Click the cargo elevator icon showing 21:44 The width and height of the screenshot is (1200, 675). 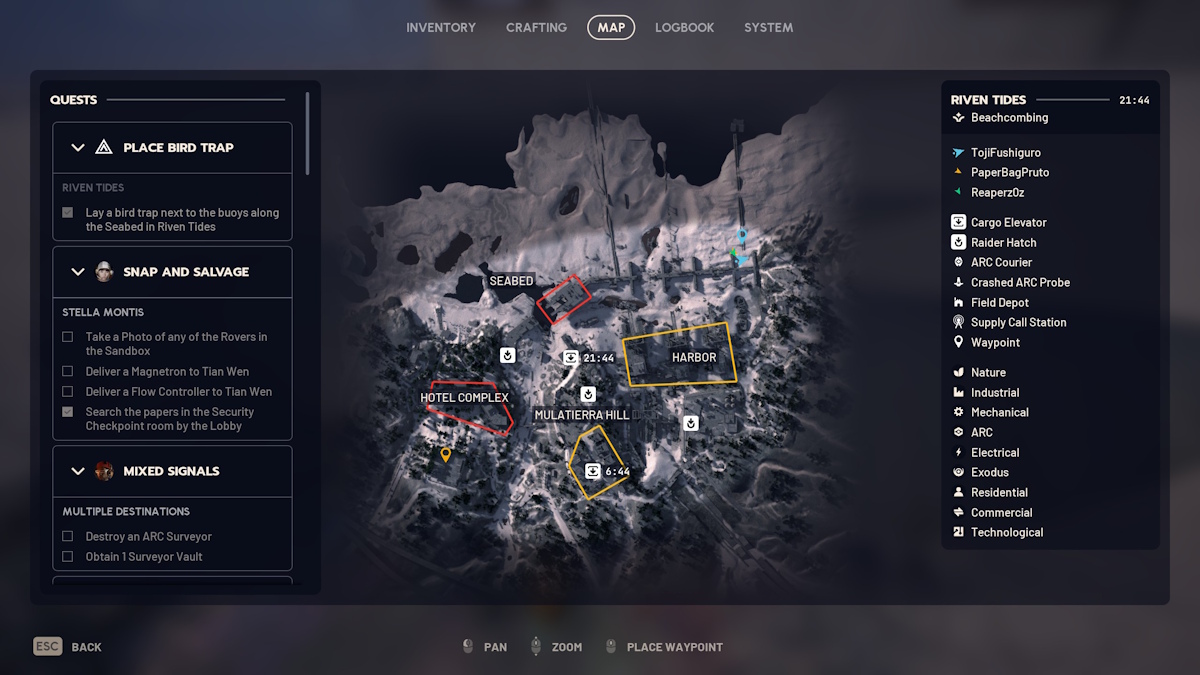[x=570, y=358]
